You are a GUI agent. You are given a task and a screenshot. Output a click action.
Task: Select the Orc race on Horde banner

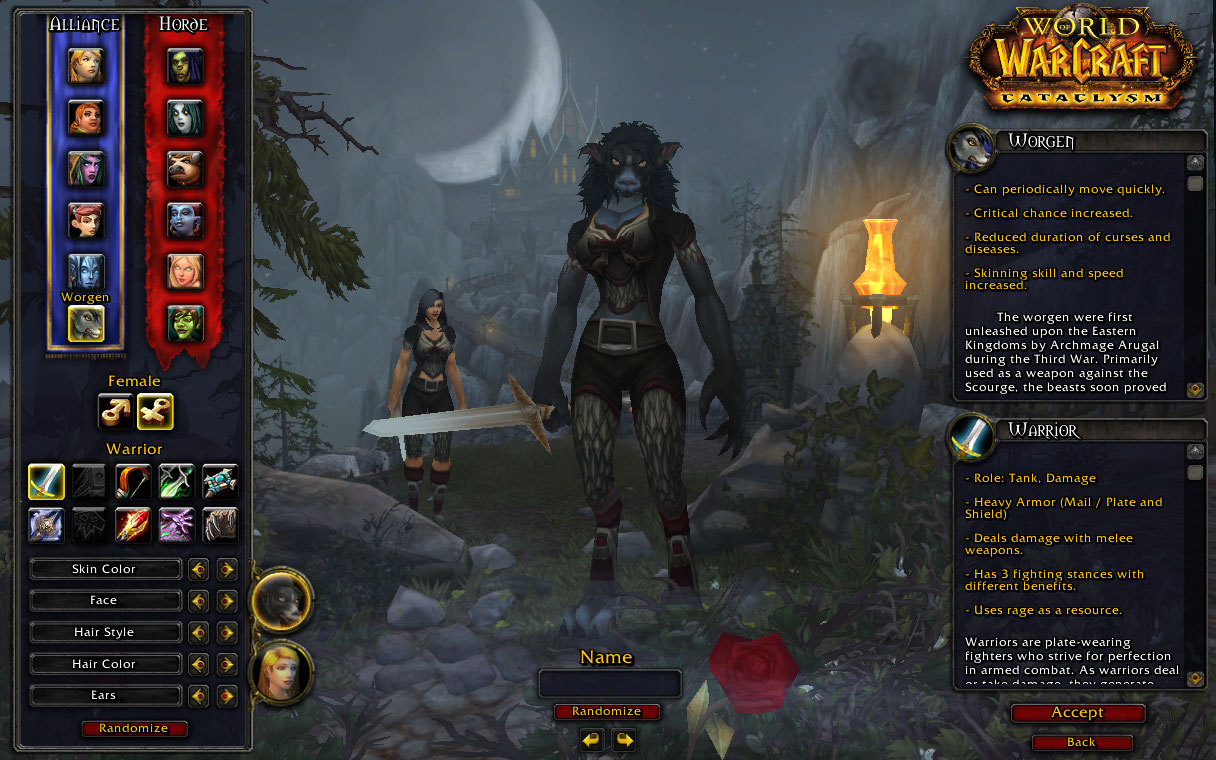185,65
